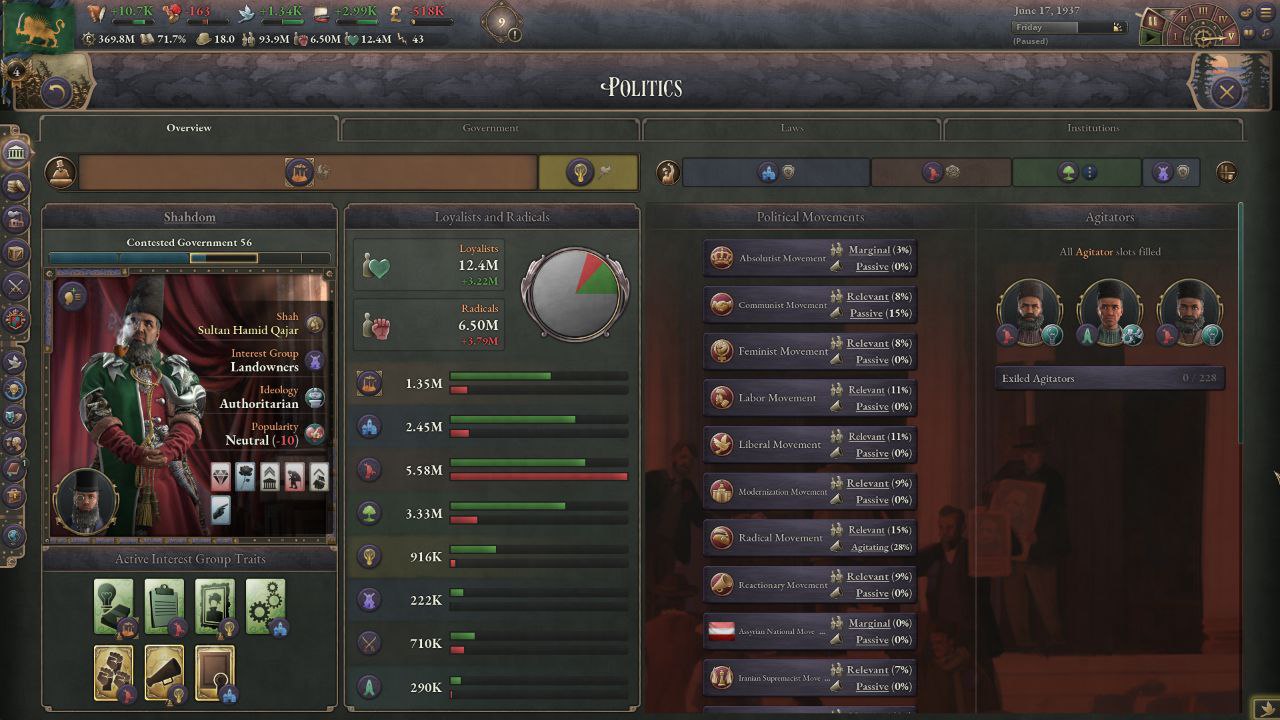
Task: Expand the Exiled Agitators list
Action: [x=1110, y=378]
